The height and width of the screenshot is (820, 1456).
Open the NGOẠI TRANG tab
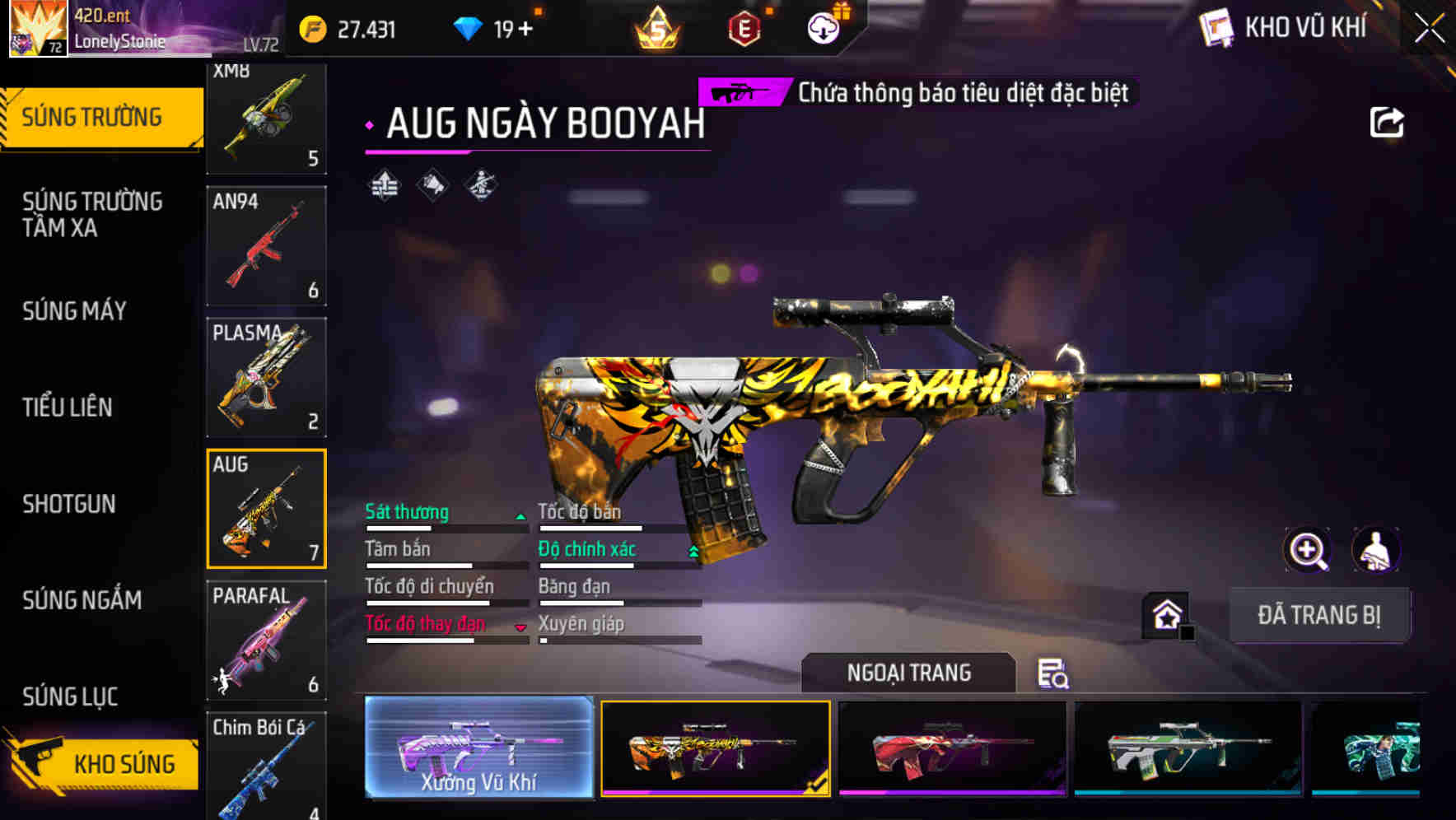[910, 673]
